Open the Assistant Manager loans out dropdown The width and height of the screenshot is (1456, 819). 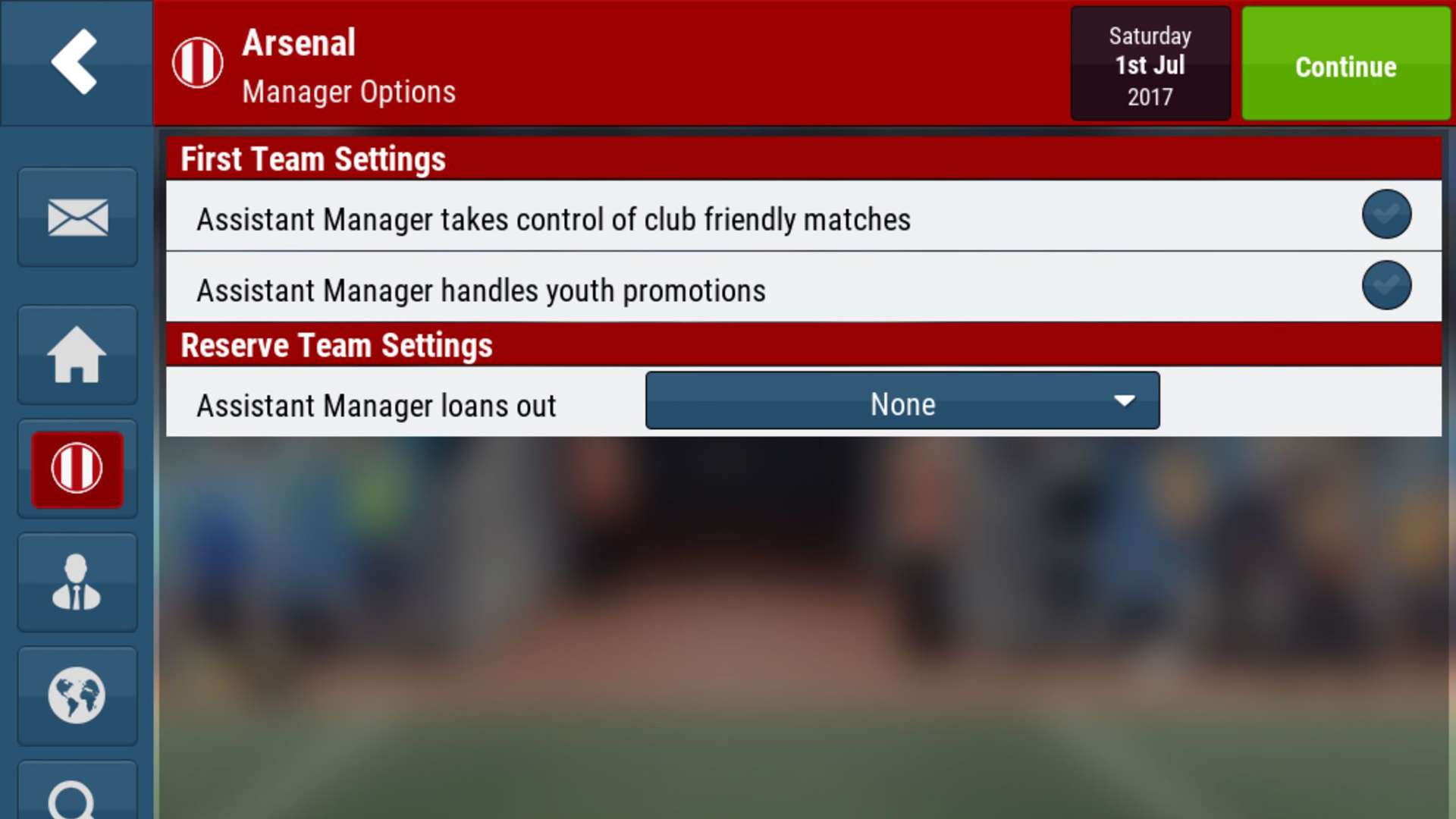point(902,400)
